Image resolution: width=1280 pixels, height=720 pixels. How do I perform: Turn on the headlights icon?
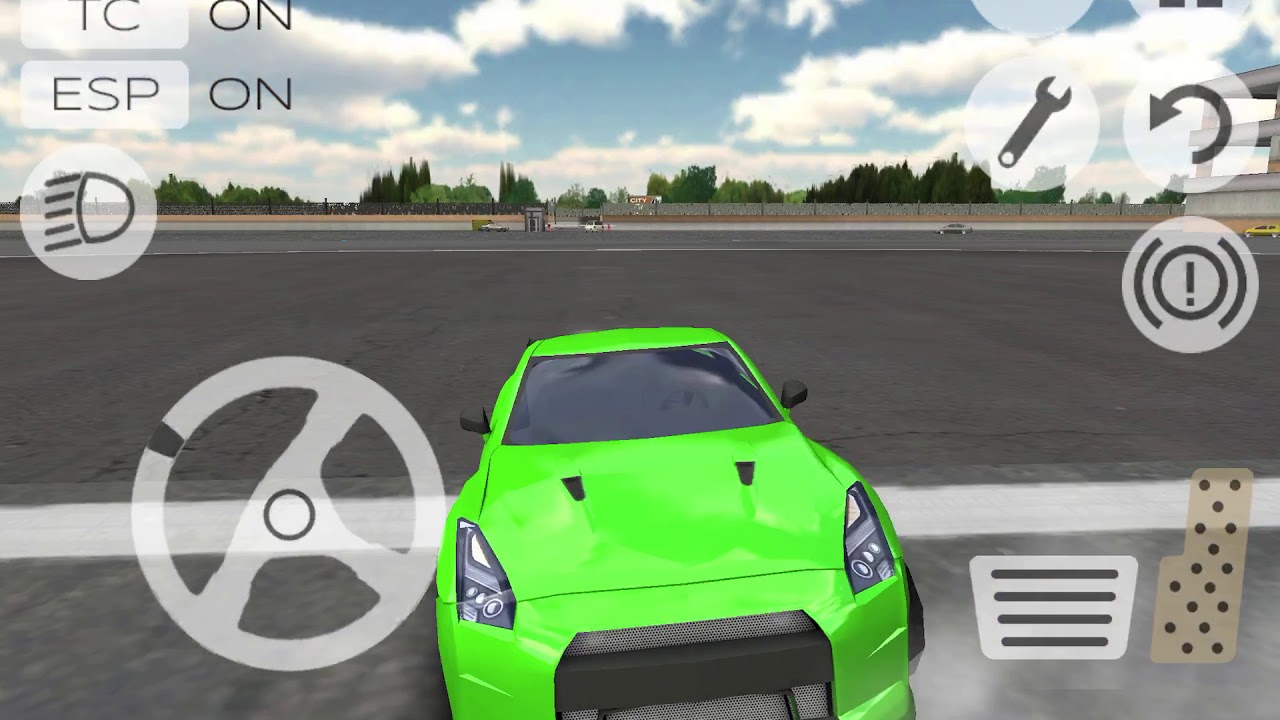click(88, 212)
